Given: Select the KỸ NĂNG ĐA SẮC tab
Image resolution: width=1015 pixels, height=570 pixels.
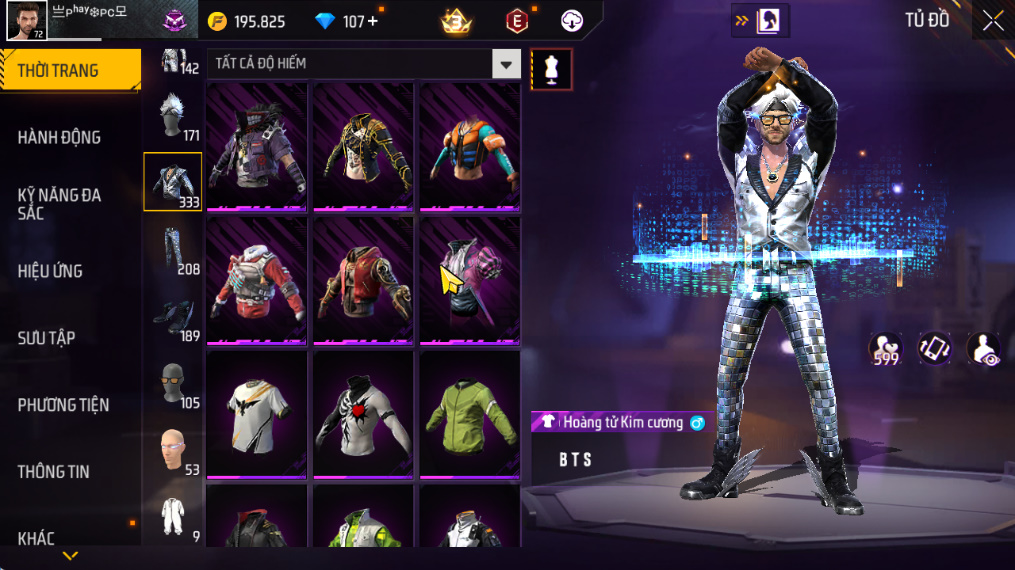Looking at the screenshot, I should [x=60, y=204].
